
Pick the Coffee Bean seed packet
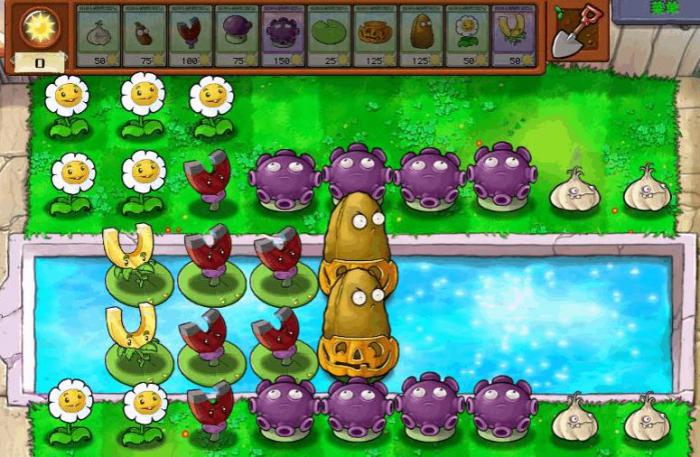(143, 35)
